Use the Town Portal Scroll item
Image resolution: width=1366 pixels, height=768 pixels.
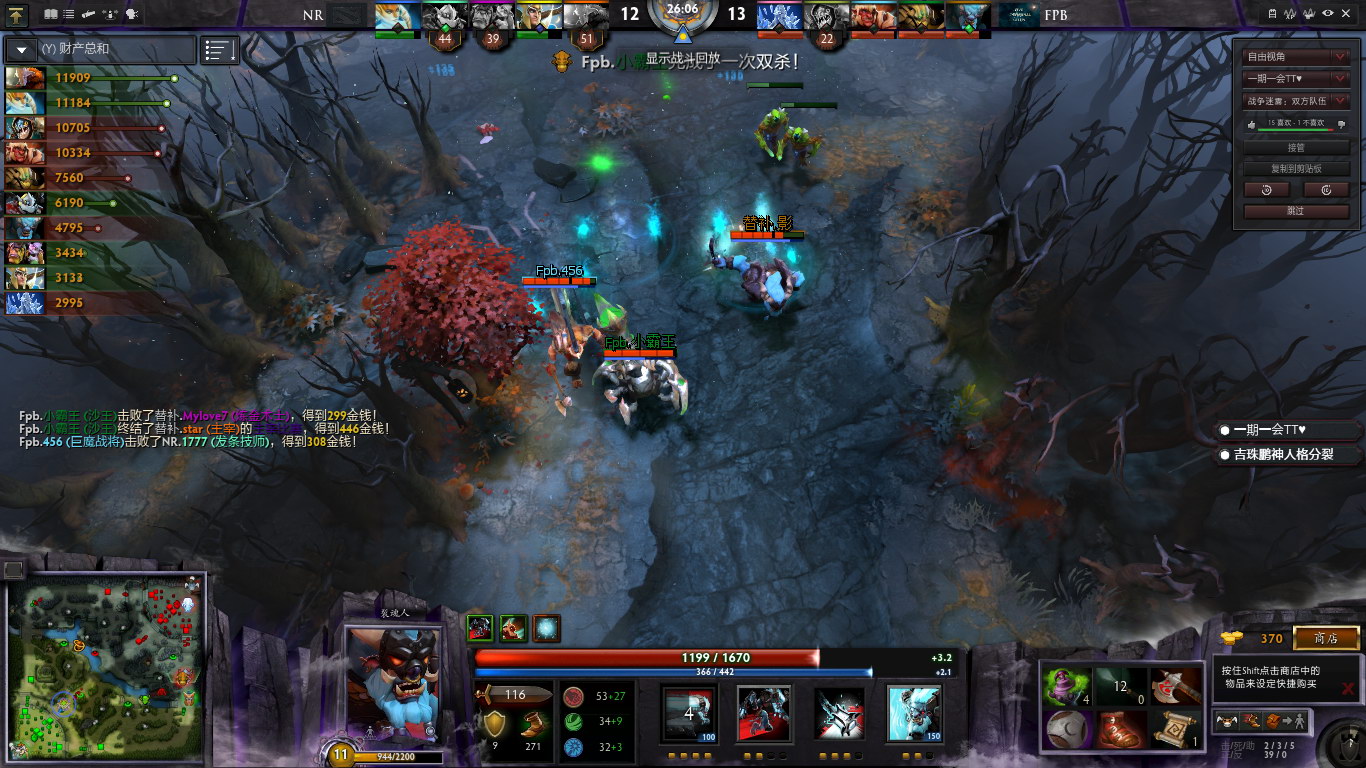(1175, 729)
